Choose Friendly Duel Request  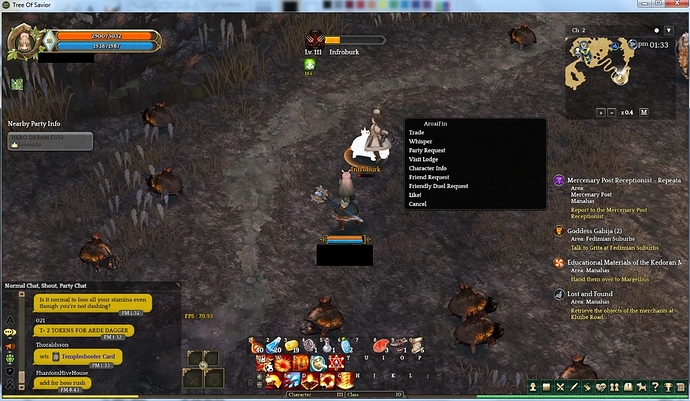tap(438, 187)
